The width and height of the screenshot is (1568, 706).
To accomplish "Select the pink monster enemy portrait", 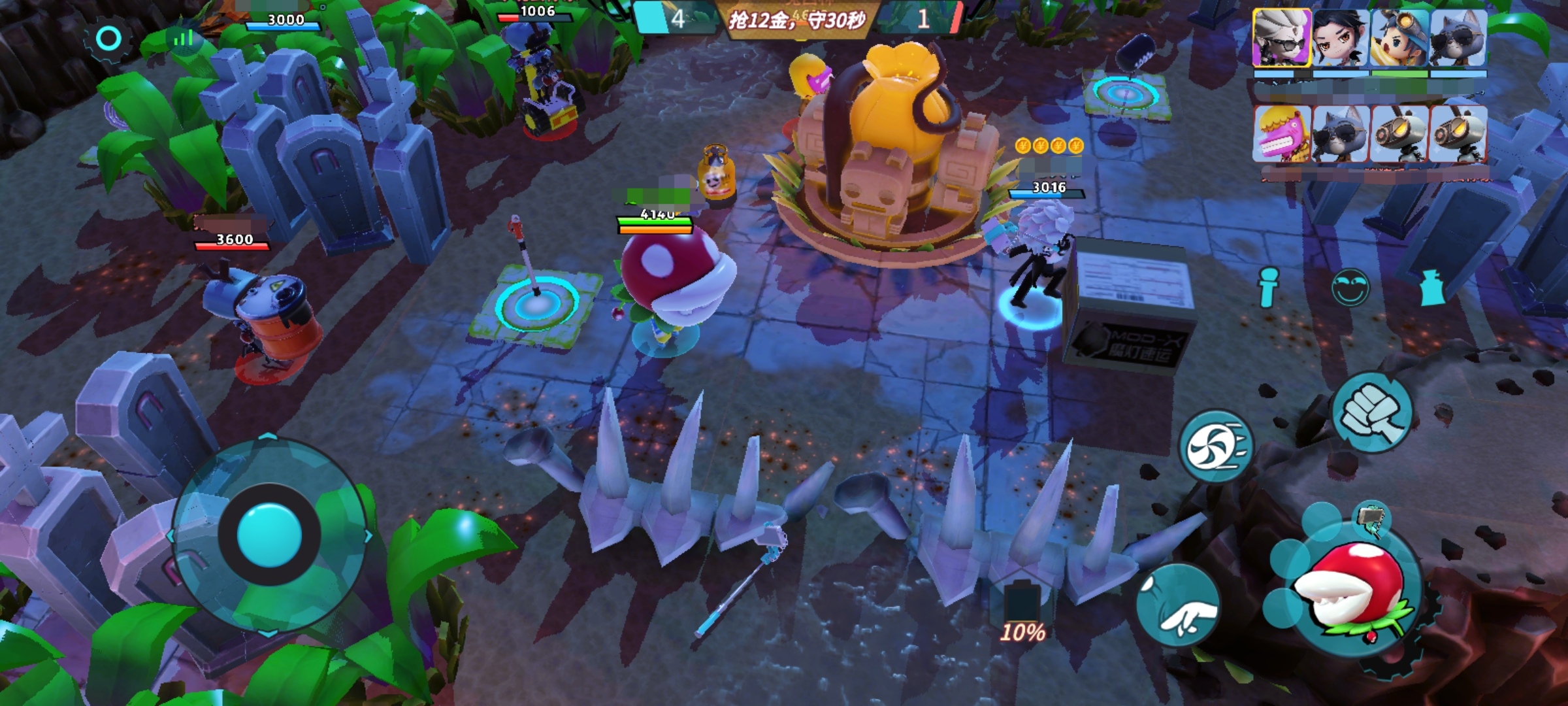I will [1282, 134].
